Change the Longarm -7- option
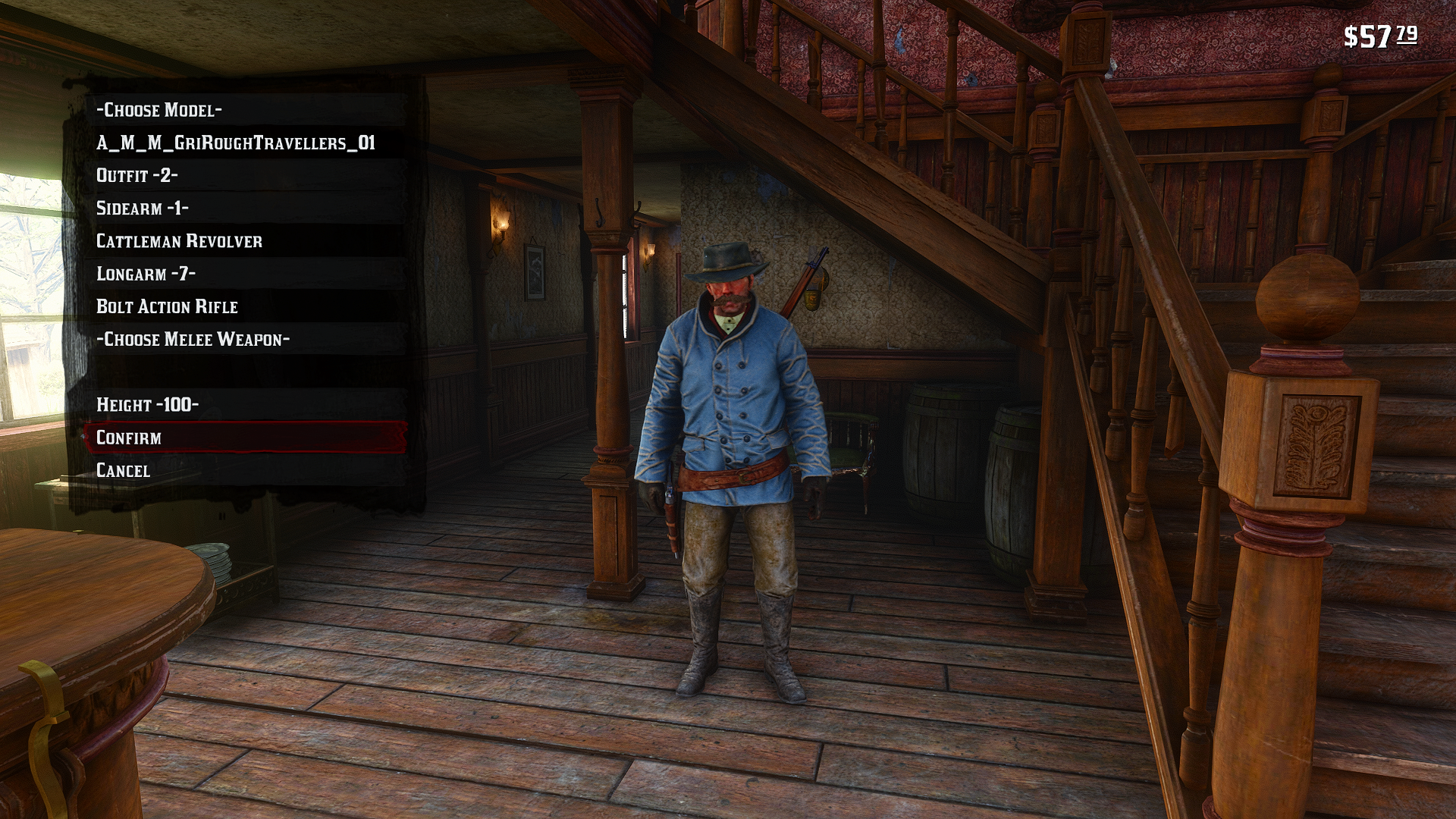 (x=146, y=274)
